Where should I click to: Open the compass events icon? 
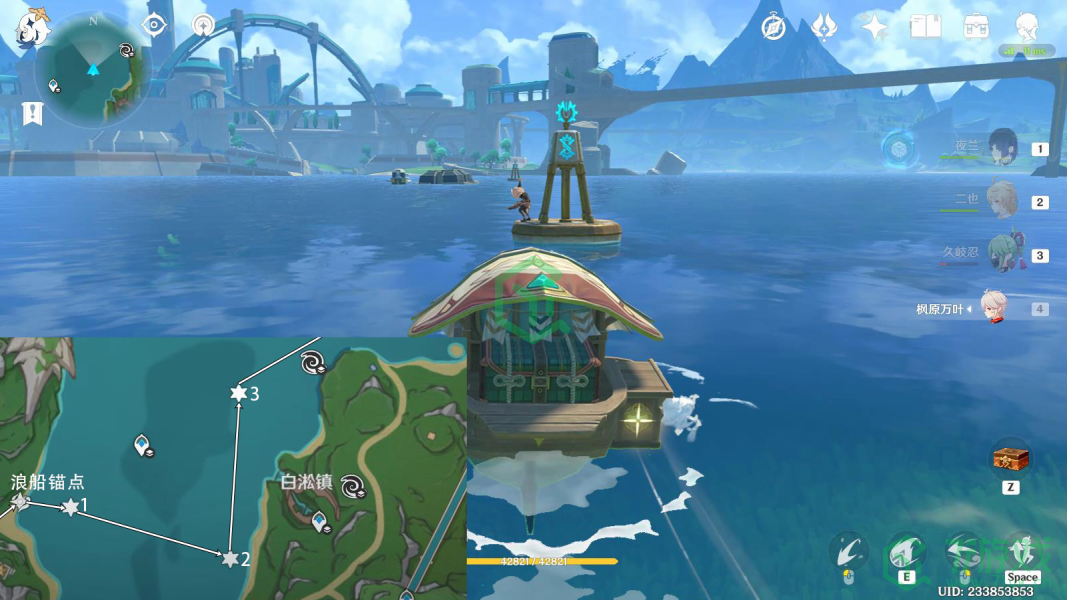click(x=773, y=27)
